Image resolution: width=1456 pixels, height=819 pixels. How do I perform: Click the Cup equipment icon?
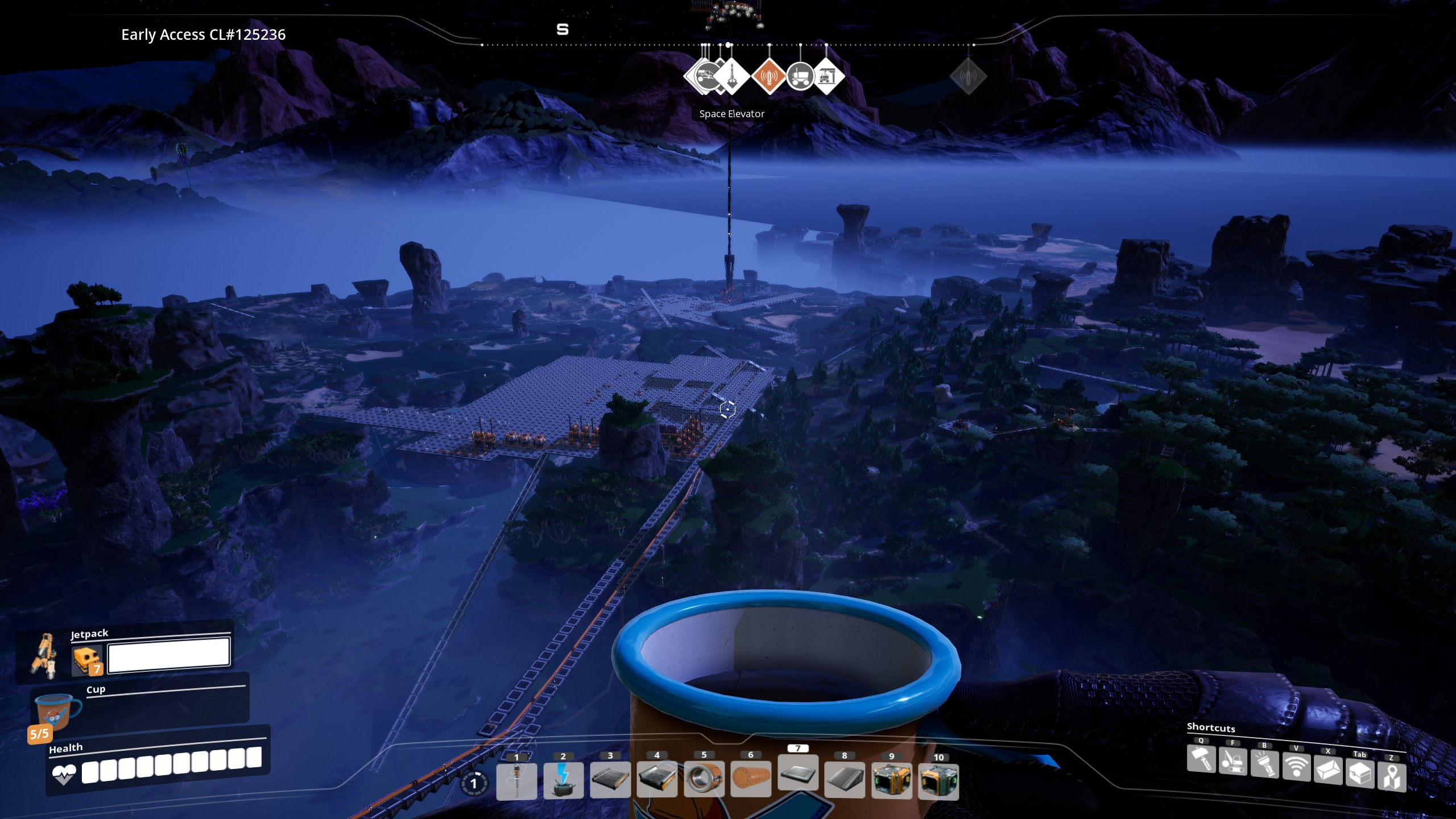tap(57, 711)
